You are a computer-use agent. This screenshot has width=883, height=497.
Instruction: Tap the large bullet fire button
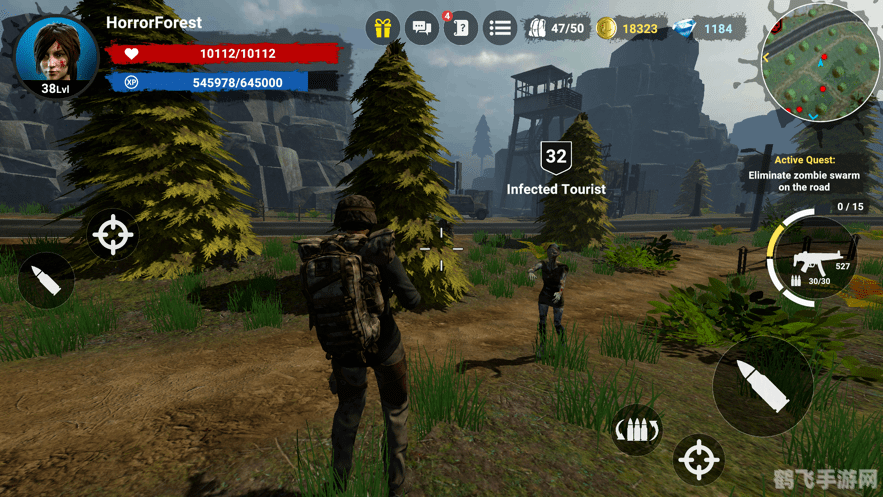761,385
